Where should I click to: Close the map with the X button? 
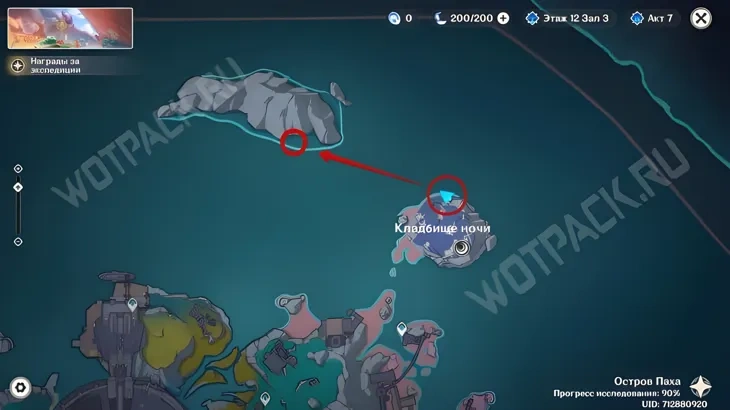[702, 18]
